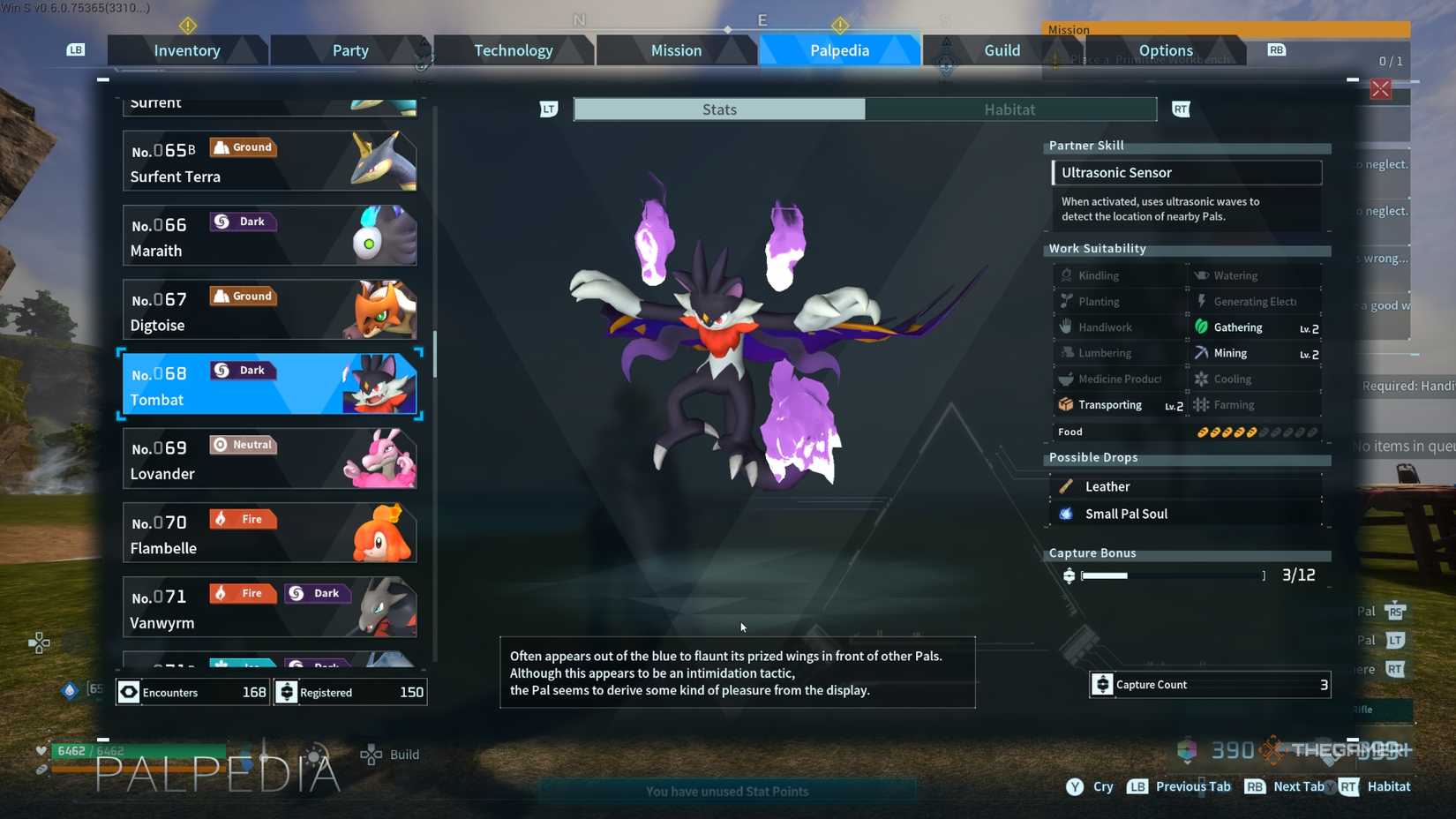Select the Stats tab
Viewport: 1456px width, 819px height.
tap(718, 109)
